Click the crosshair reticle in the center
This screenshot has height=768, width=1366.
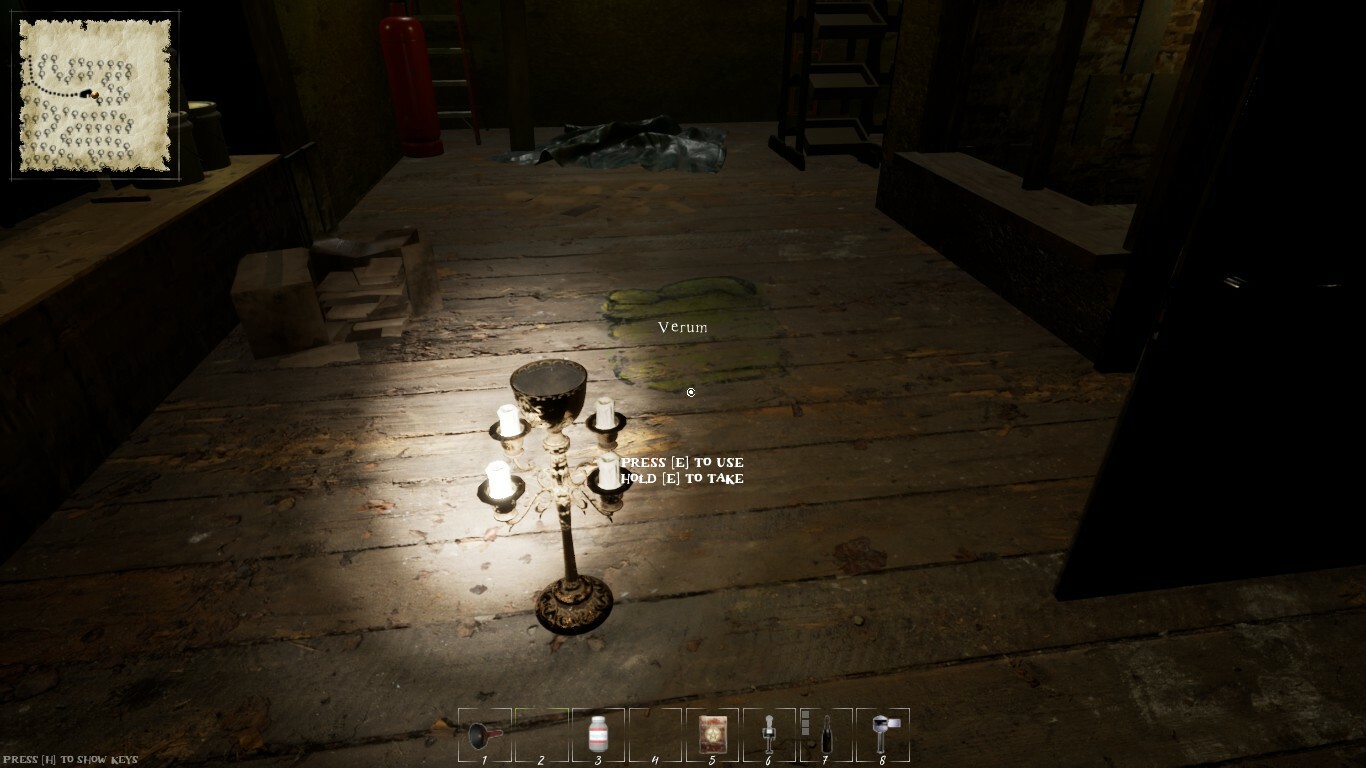690,393
